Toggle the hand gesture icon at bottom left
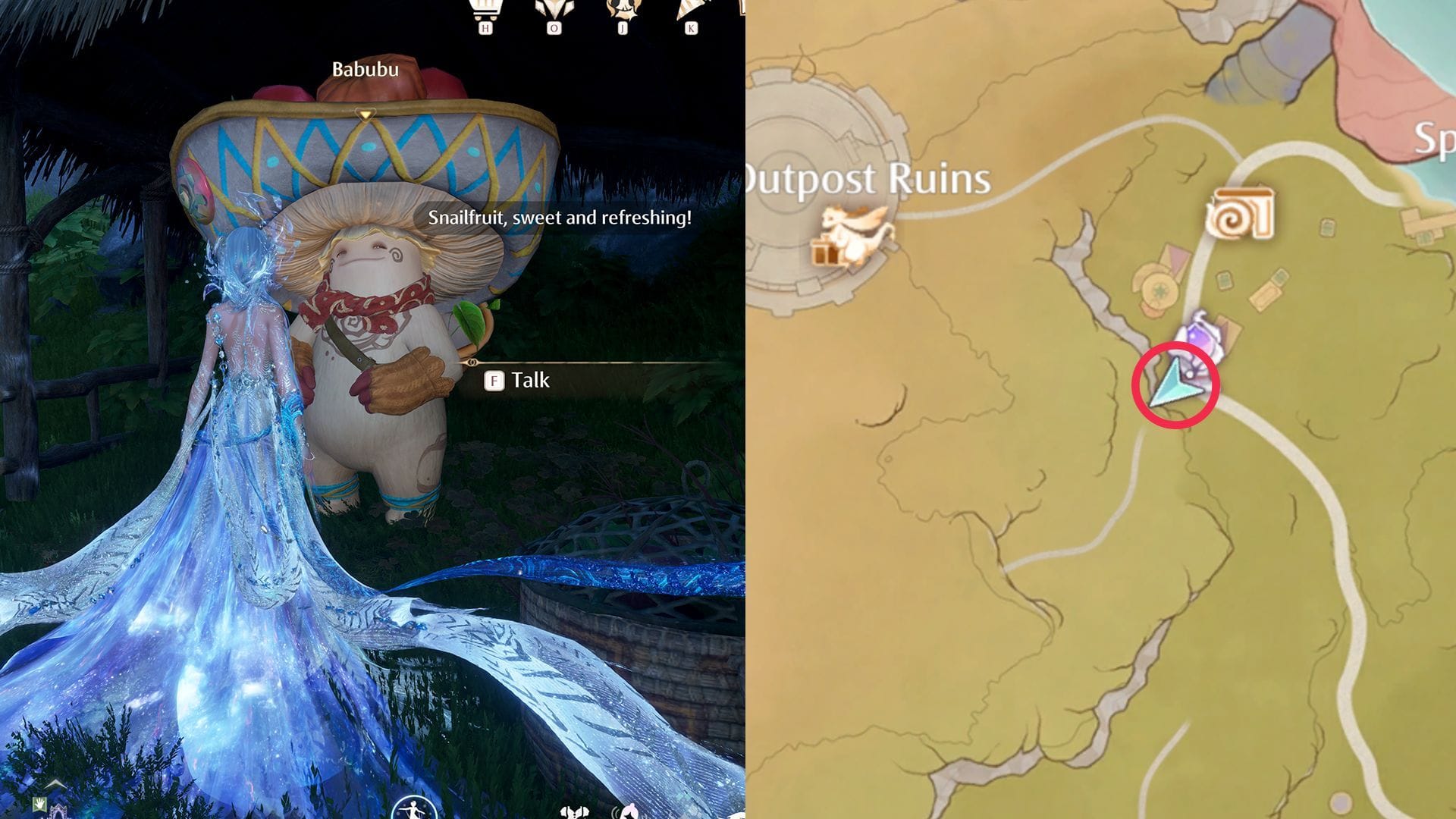 click(39, 804)
